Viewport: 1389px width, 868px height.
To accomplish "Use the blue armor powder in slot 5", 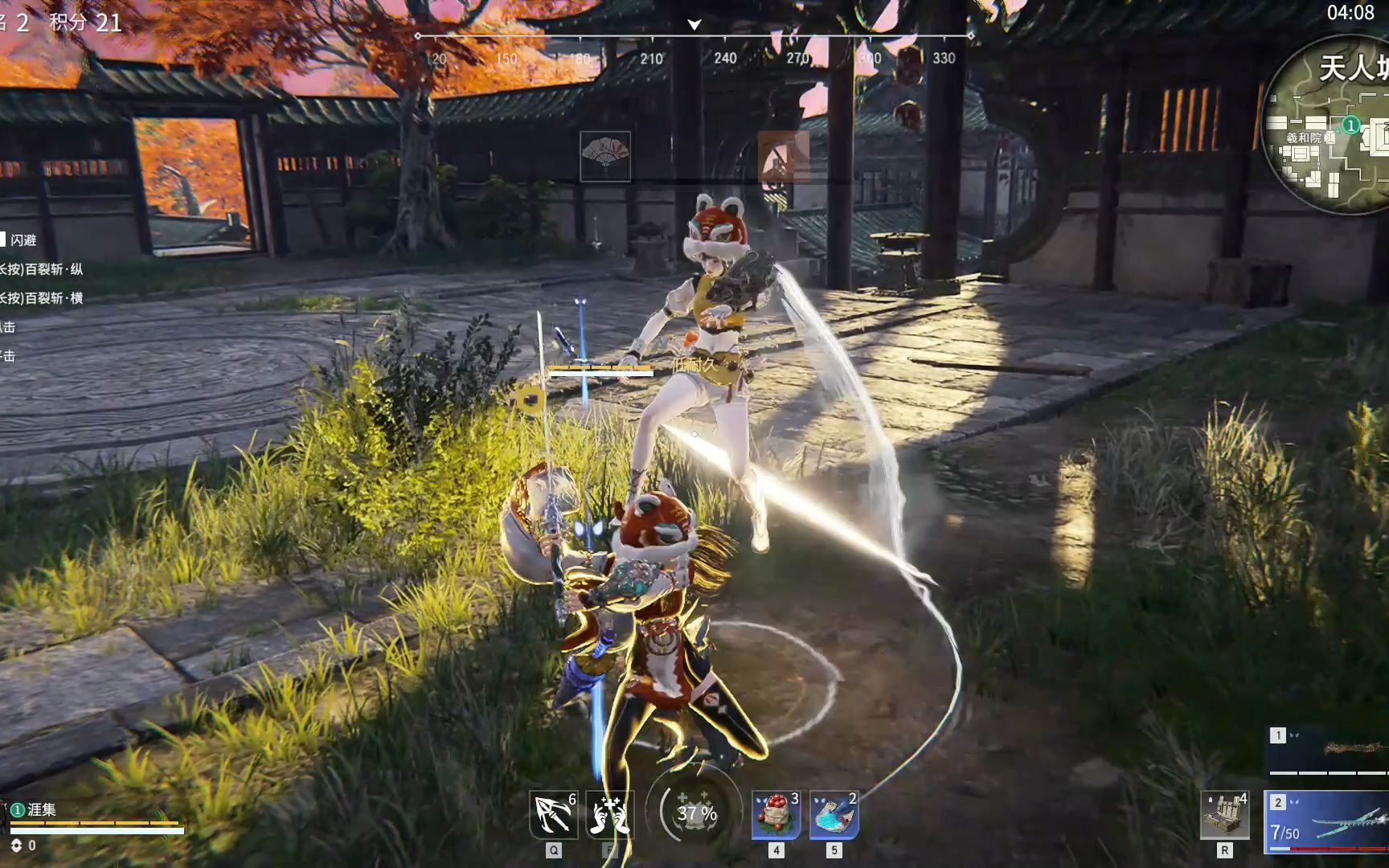I will tap(833, 814).
